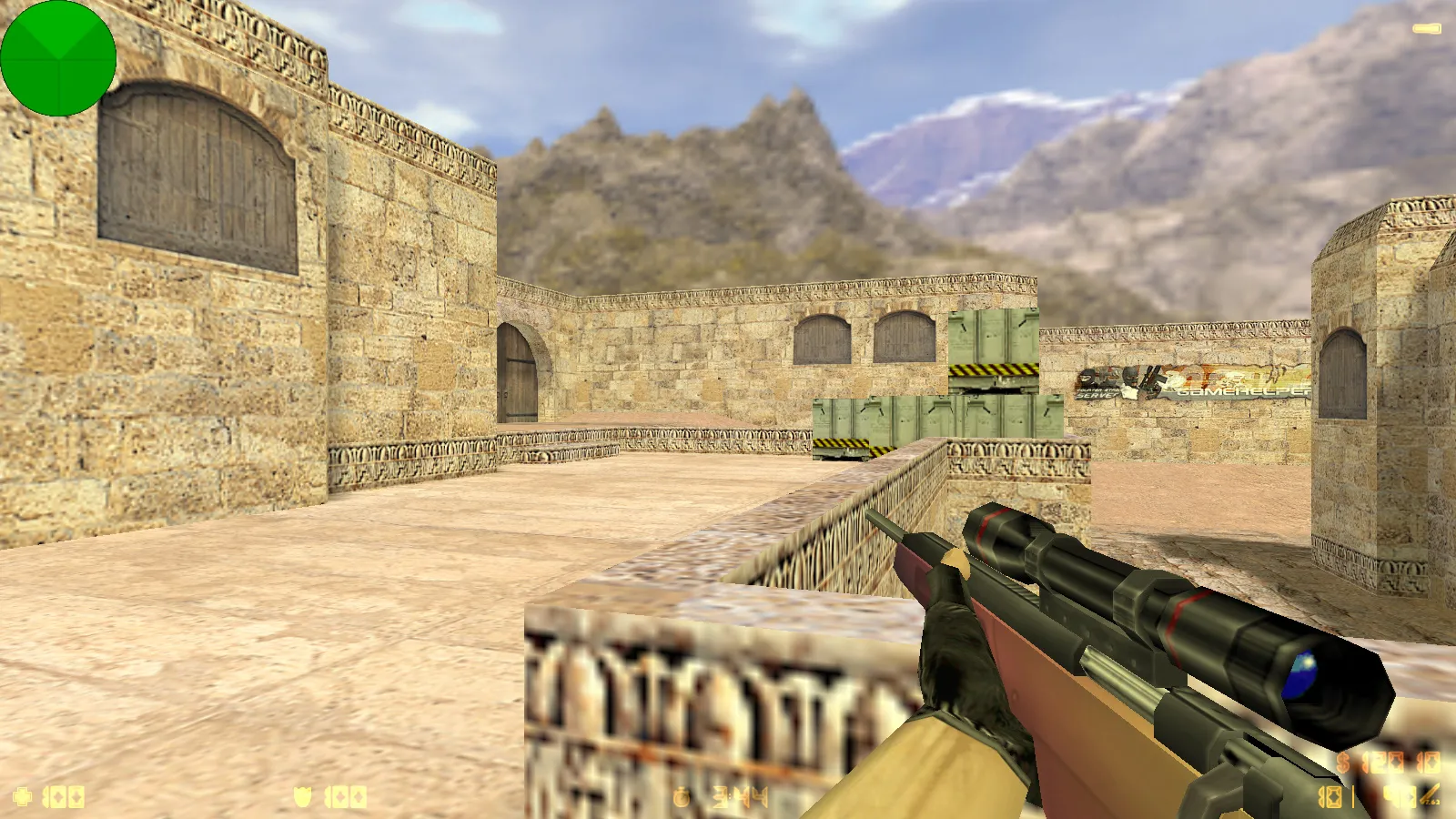Image resolution: width=1456 pixels, height=819 pixels.
Task: Click the green circular radar
Action: pos(58,58)
